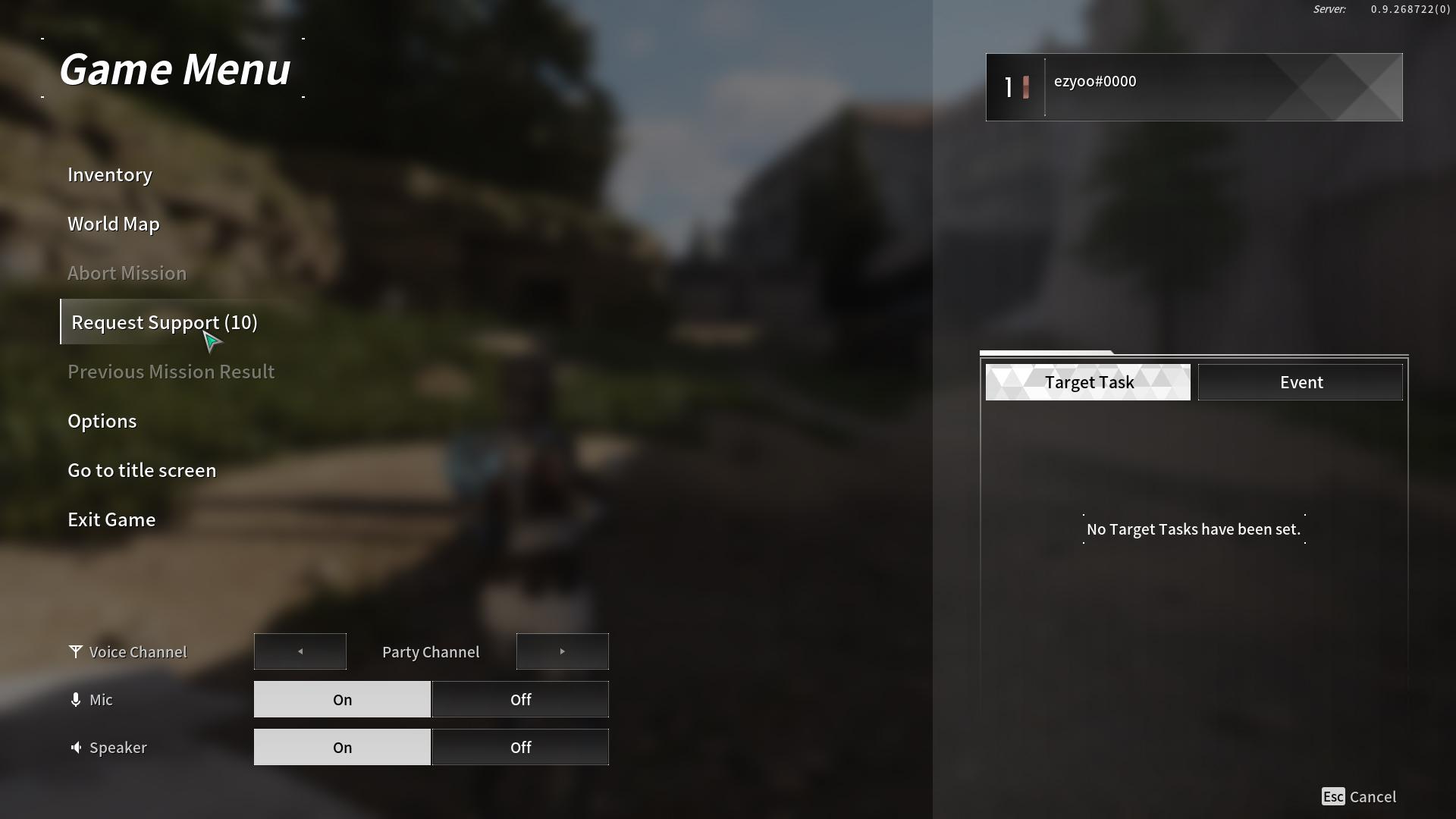1456x819 pixels.
Task: Click the right arrow after Party Channel
Action: pyautogui.click(x=562, y=651)
